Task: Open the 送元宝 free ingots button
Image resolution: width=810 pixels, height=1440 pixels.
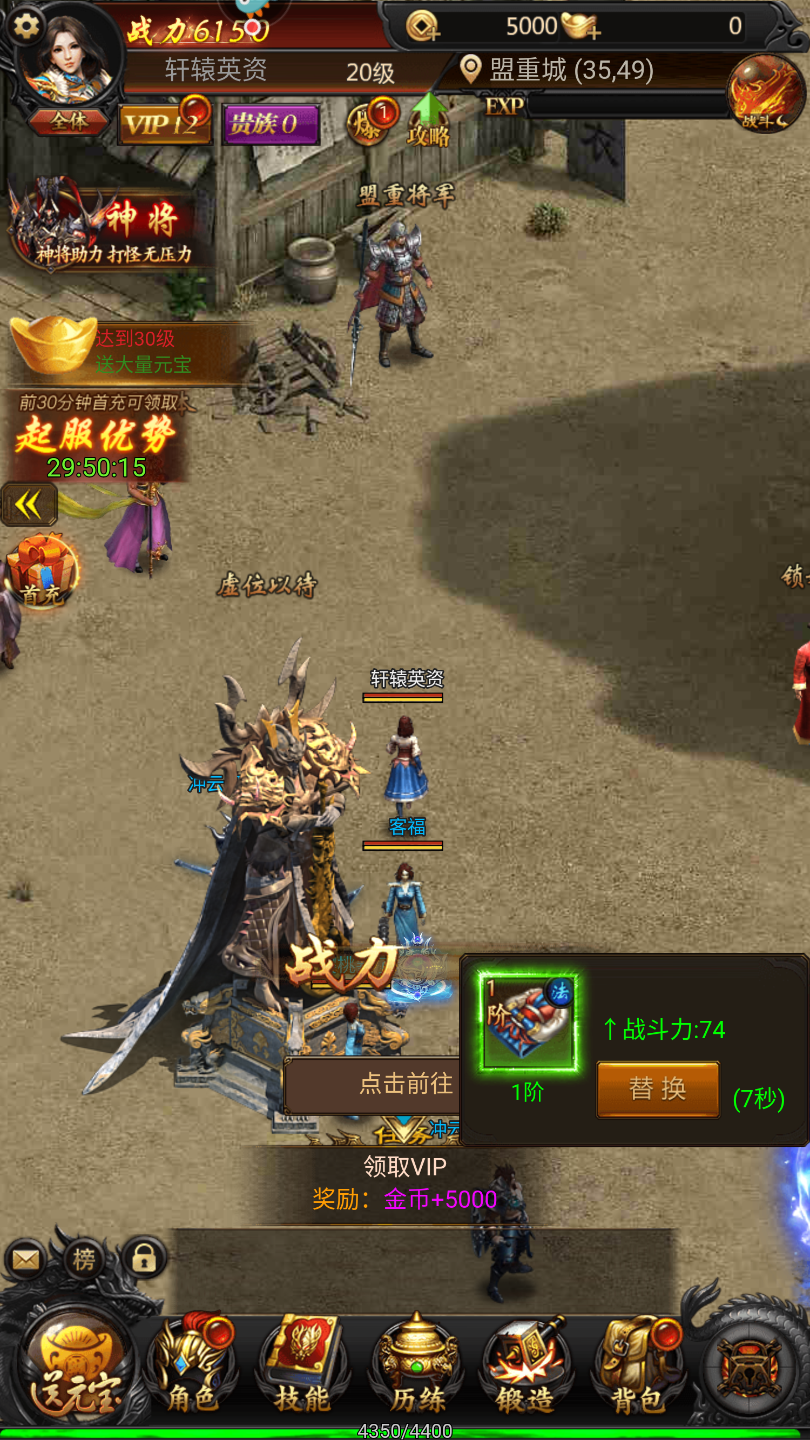Action: tap(77, 1370)
